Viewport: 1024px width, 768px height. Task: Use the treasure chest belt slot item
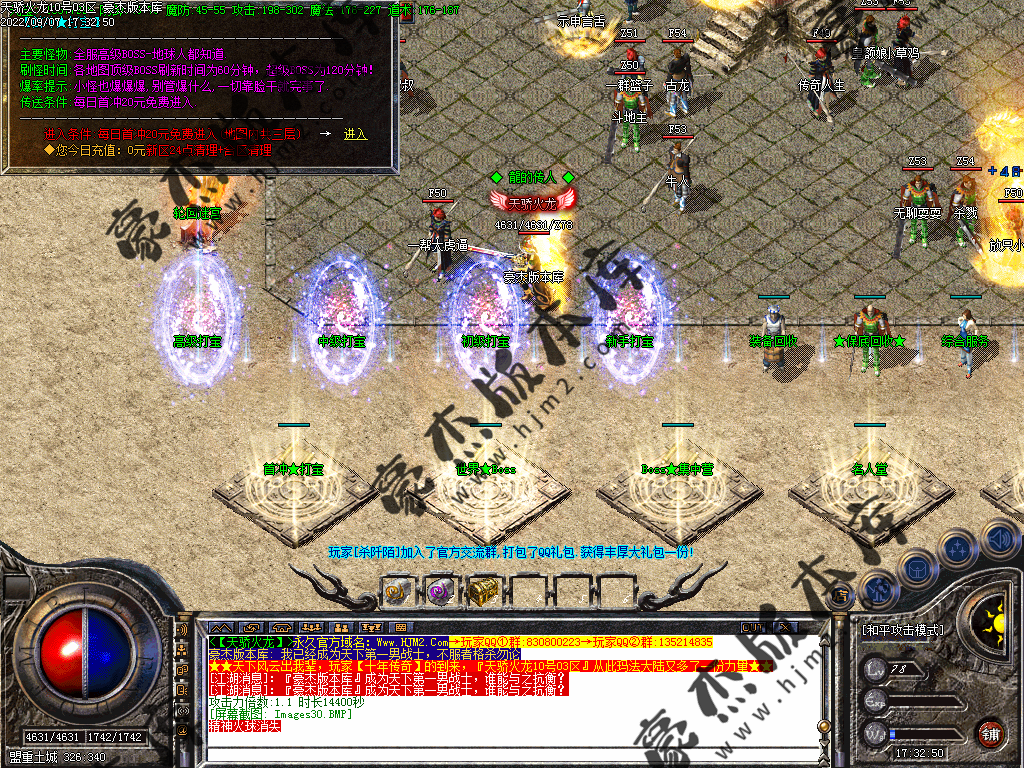click(484, 591)
